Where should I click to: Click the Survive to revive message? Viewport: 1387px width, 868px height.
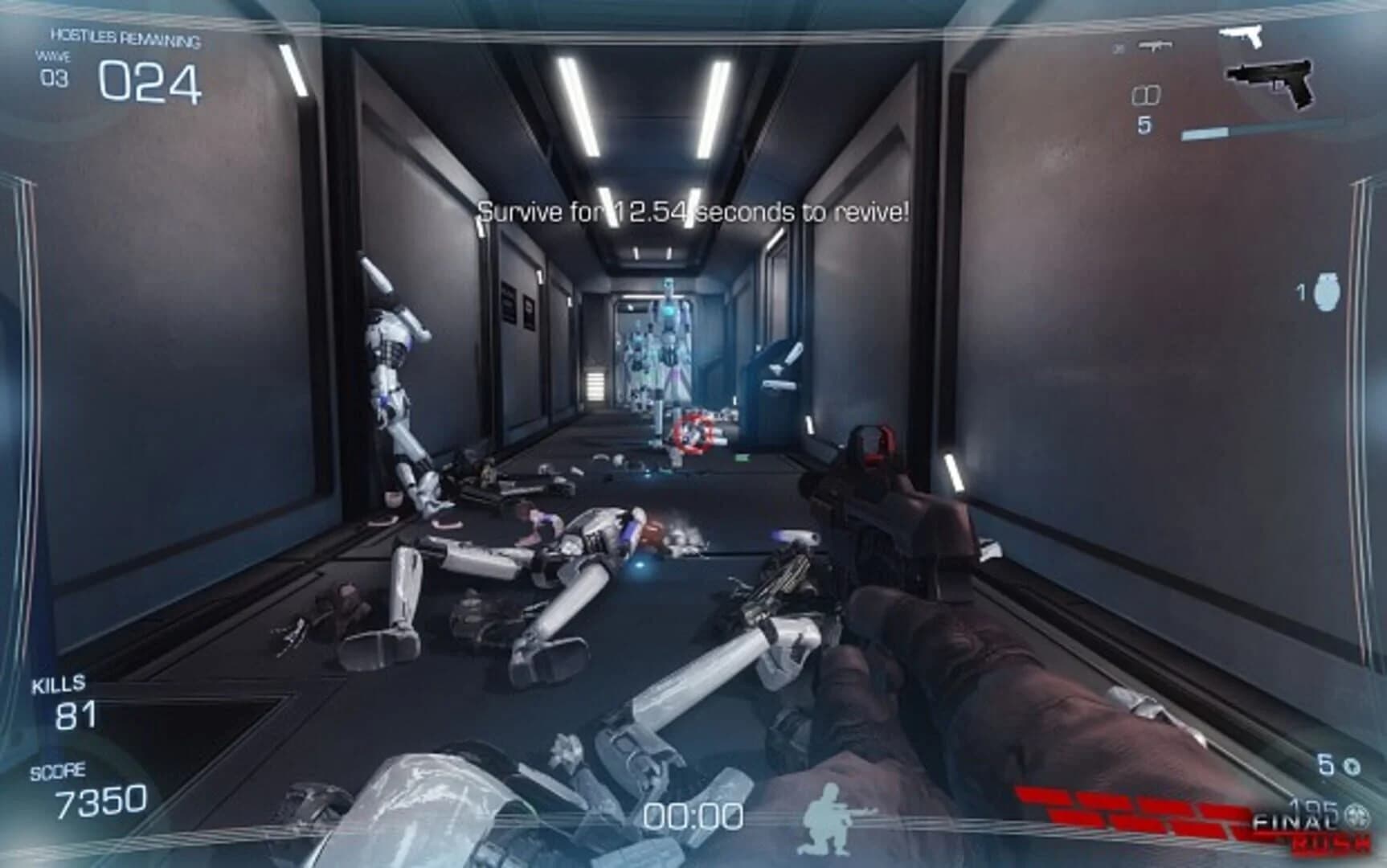(x=693, y=211)
